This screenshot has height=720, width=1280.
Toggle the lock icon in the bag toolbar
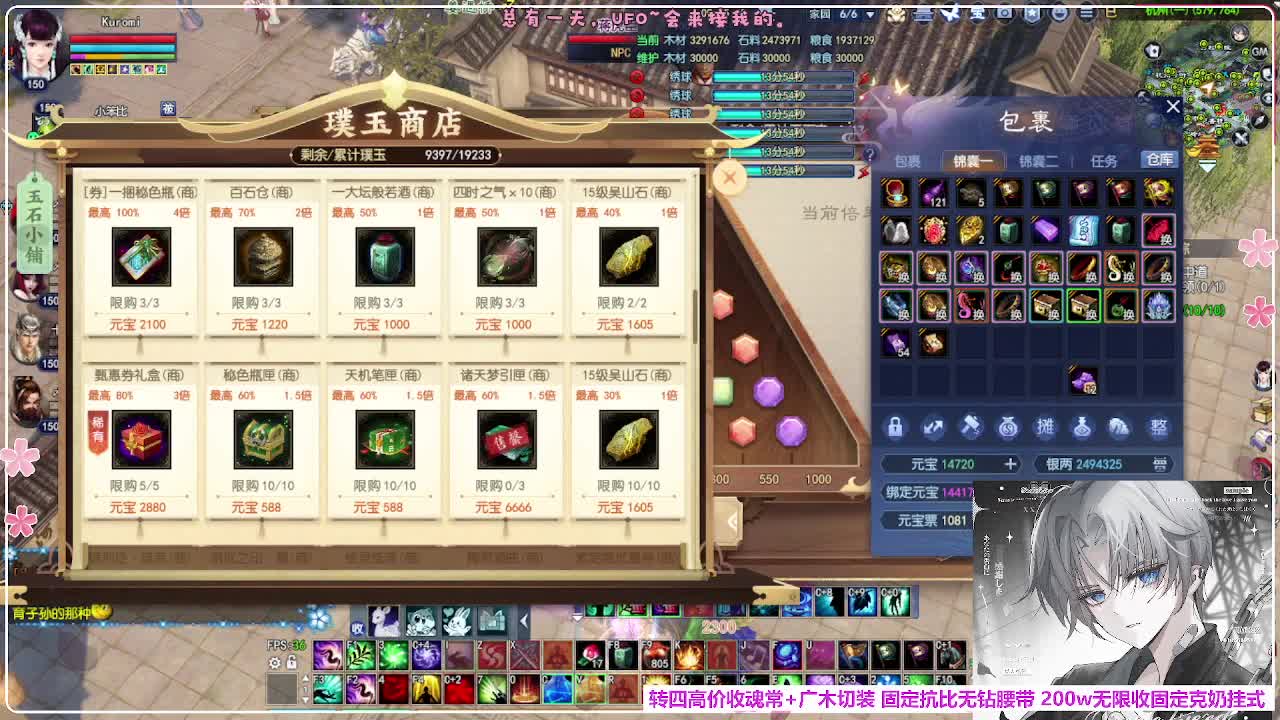(895, 428)
